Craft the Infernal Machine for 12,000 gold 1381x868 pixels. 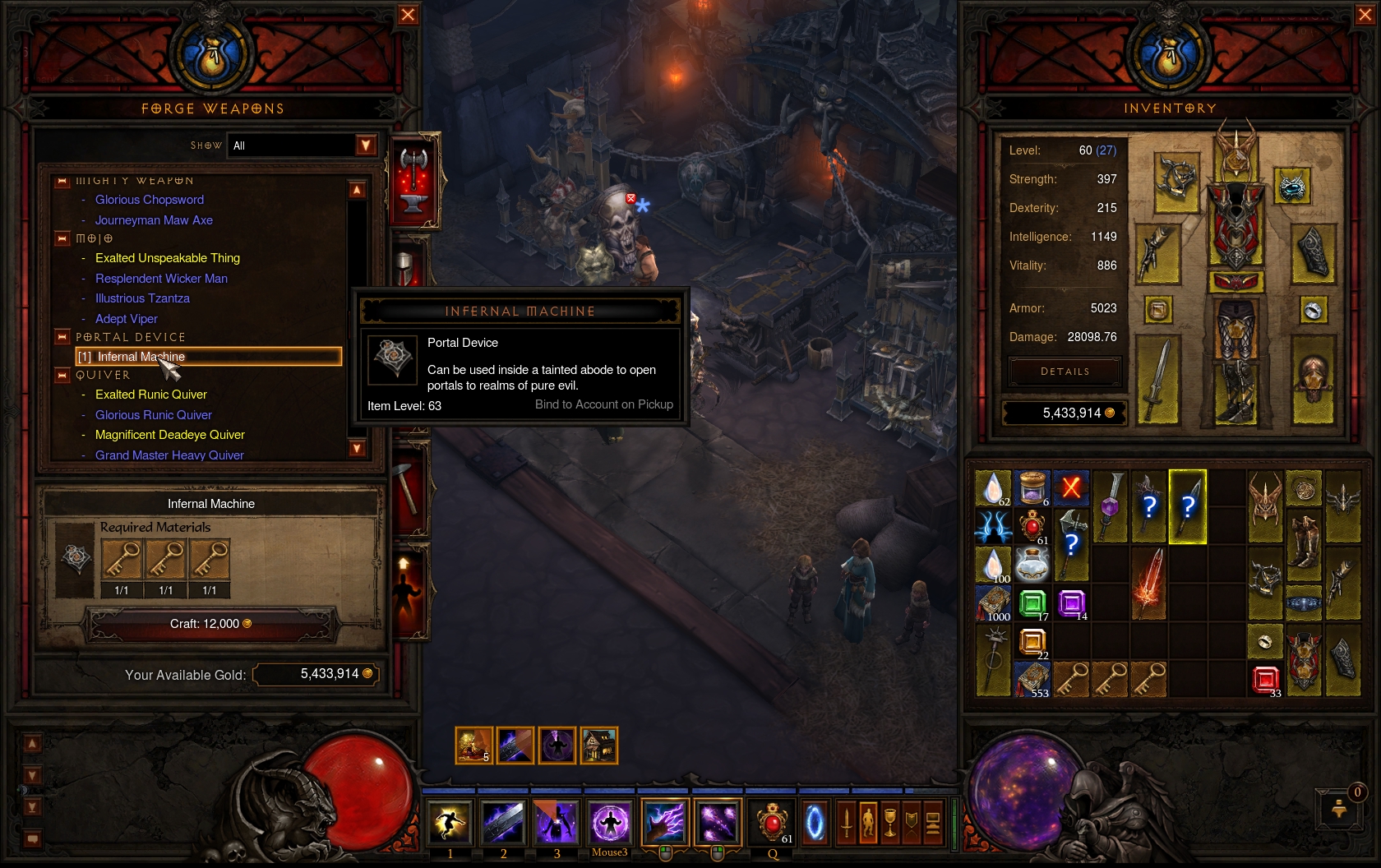pos(211,625)
